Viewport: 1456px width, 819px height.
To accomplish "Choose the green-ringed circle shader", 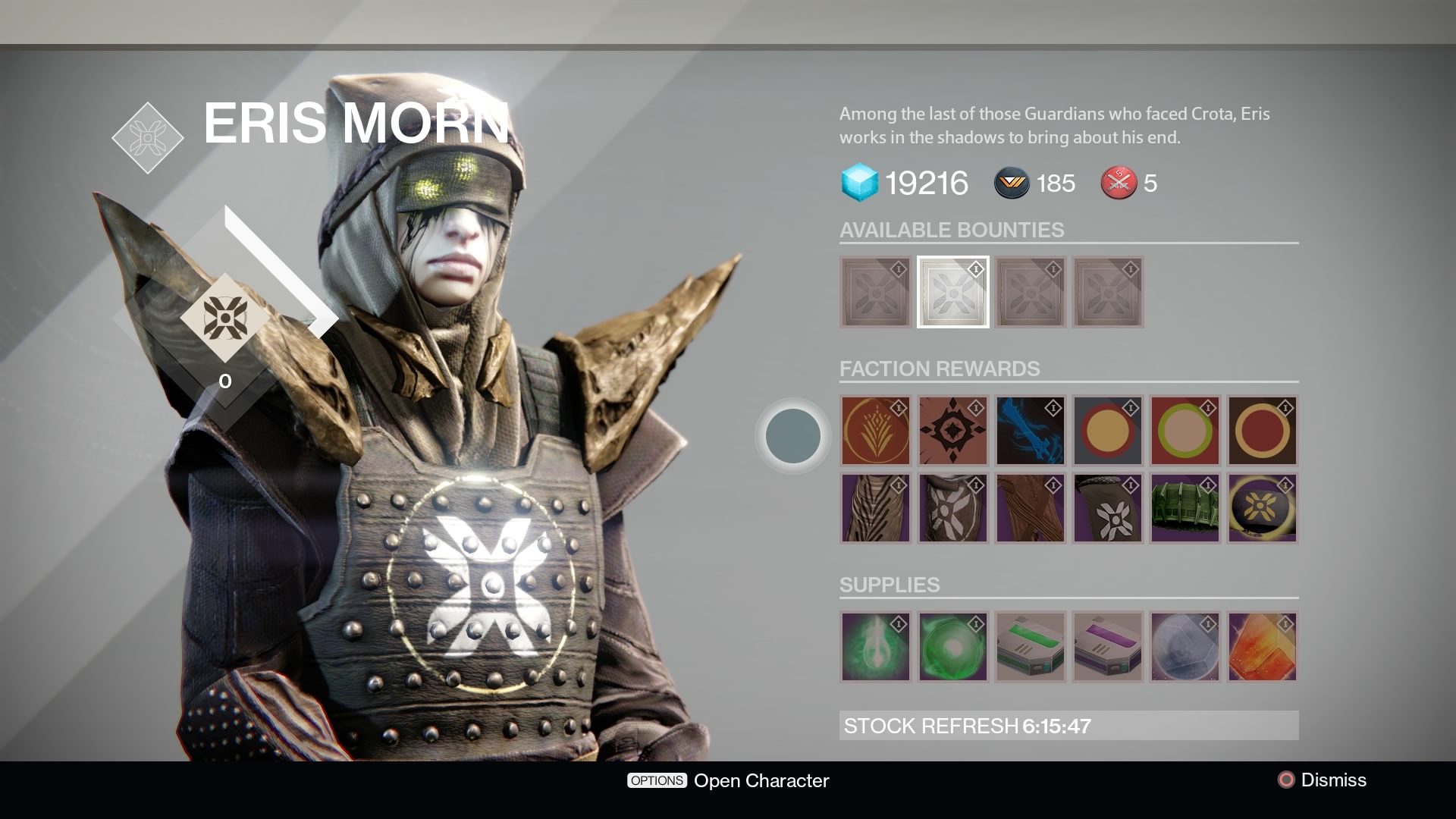I will [x=1185, y=431].
